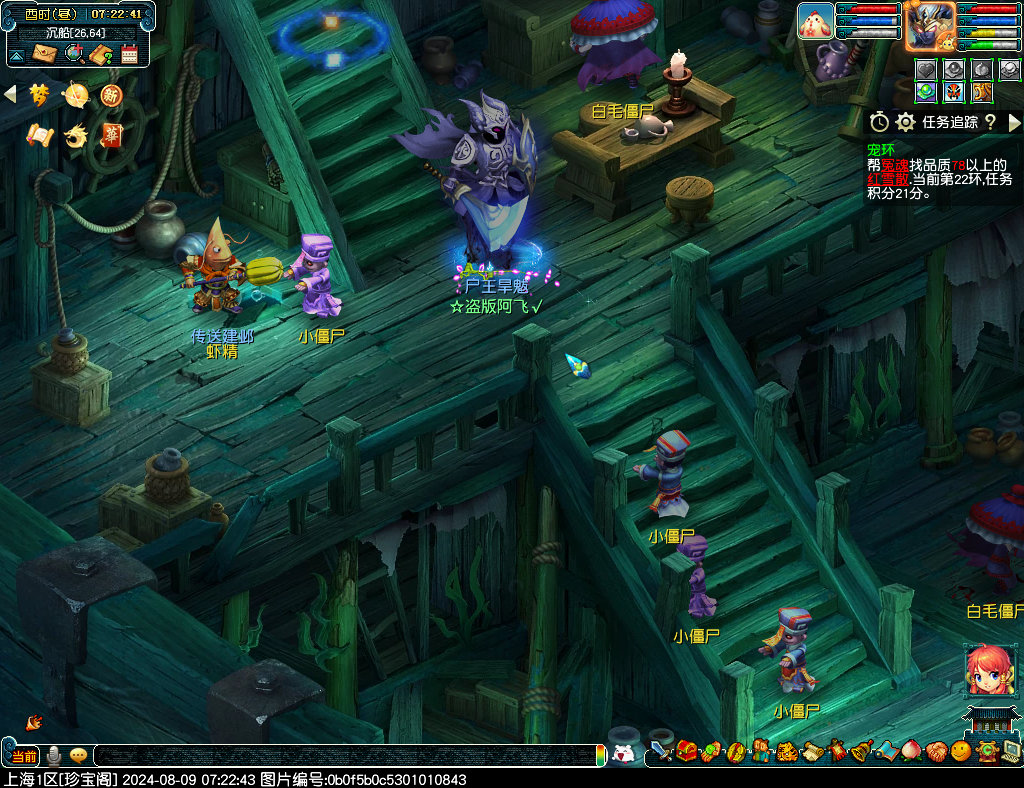Click the round orange 新 icon

(110, 95)
